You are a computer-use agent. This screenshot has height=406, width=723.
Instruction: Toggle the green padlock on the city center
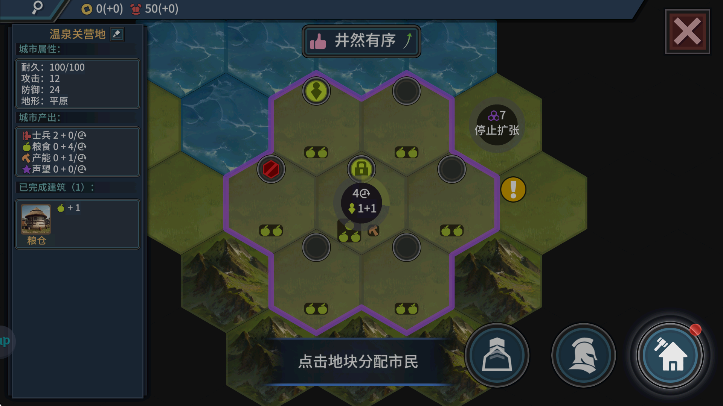click(361, 168)
